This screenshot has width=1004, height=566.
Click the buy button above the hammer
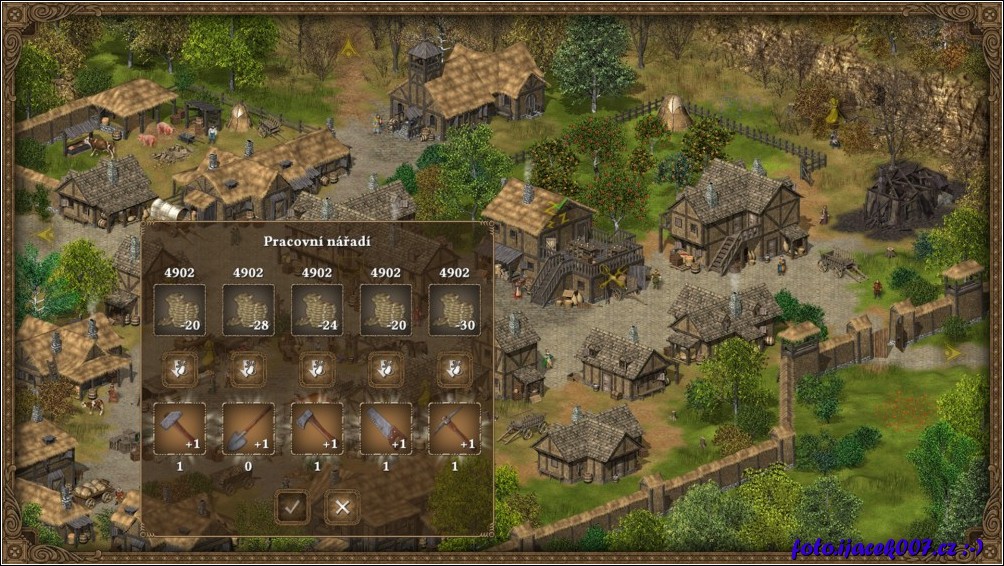(x=180, y=370)
